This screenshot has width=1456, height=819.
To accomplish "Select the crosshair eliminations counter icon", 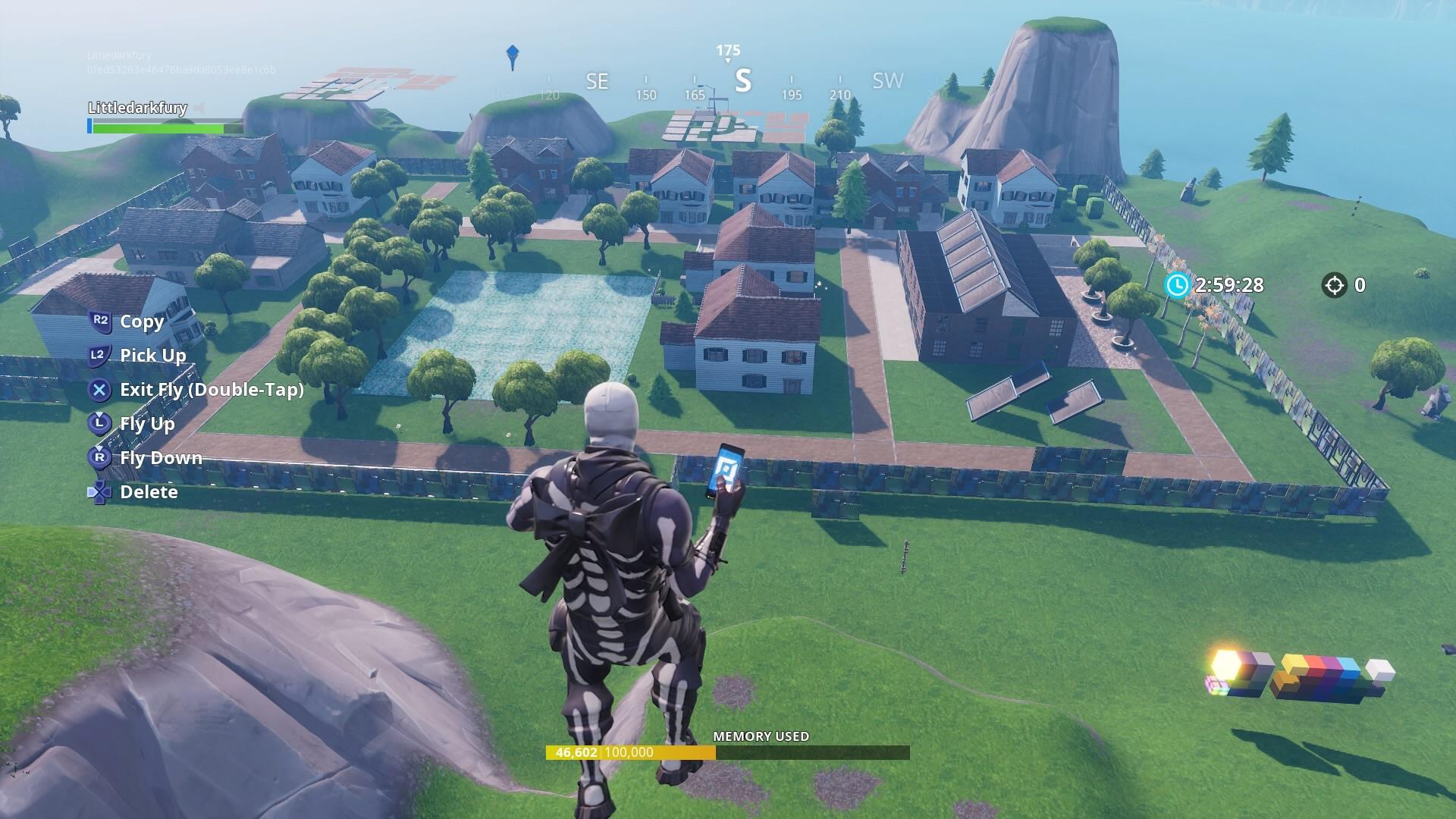I will click(1335, 287).
